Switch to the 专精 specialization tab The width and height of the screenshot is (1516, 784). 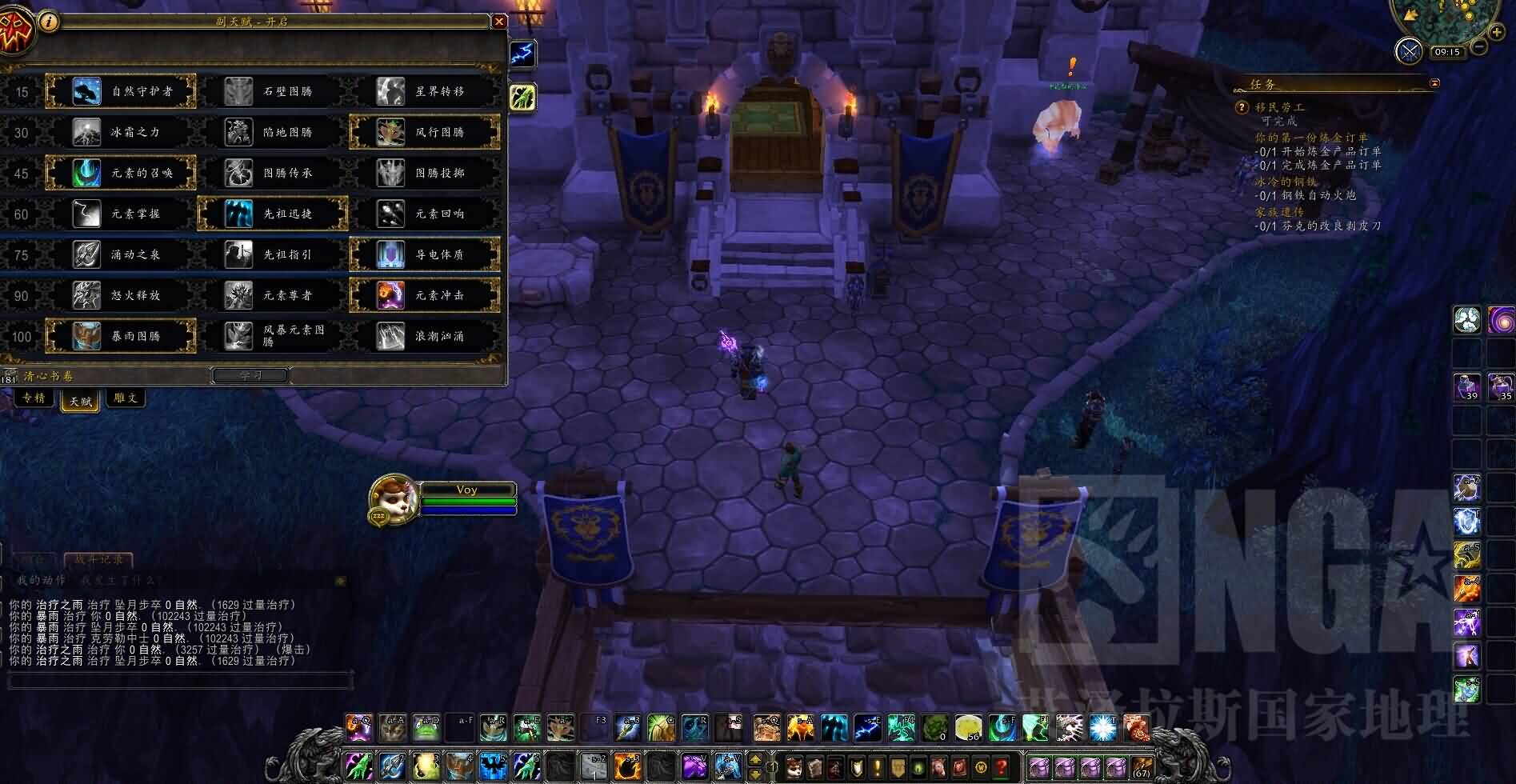[x=34, y=398]
